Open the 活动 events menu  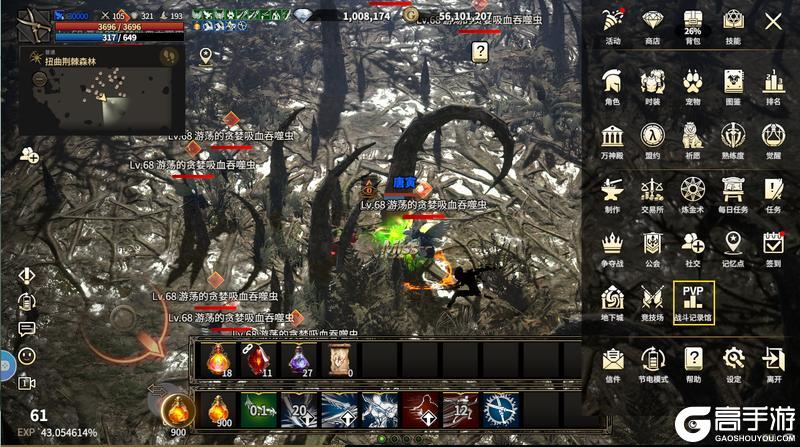pyautogui.click(x=613, y=23)
